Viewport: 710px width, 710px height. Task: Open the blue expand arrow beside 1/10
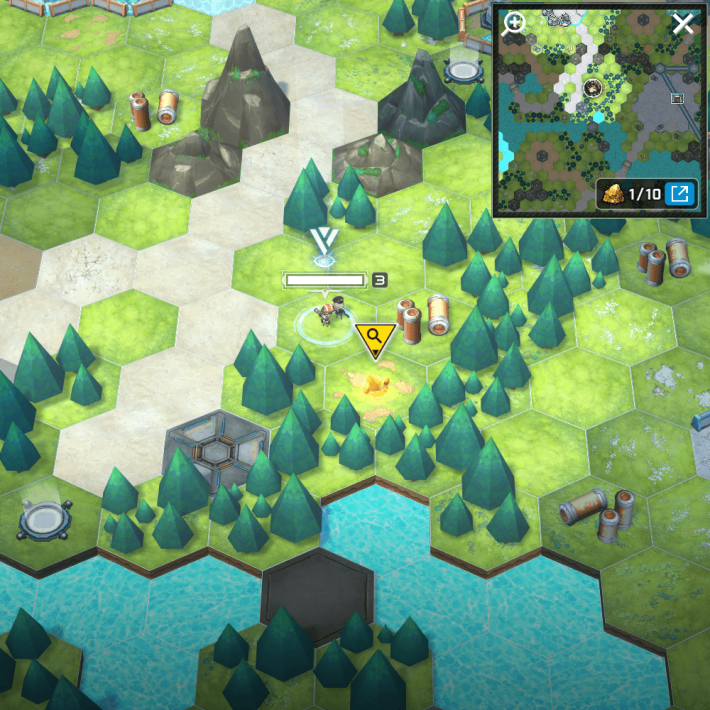tap(680, 193)
